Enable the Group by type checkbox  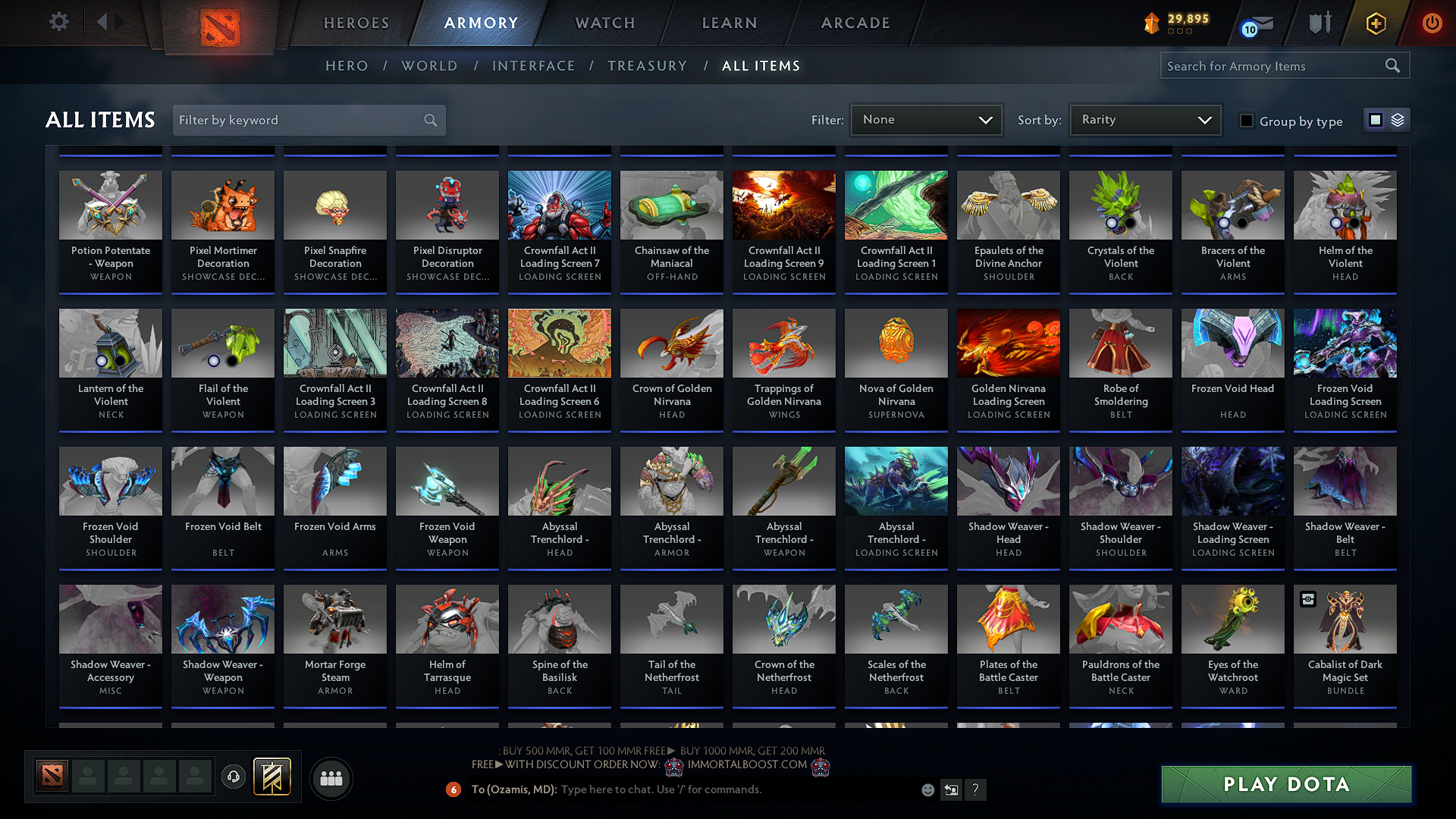pyautogui.click(x=1246, y=121)
